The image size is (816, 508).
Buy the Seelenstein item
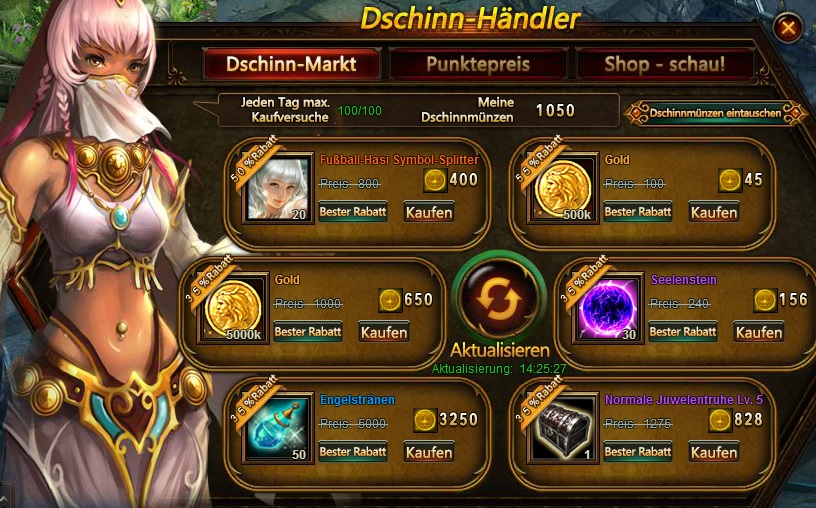coord(759,332)
